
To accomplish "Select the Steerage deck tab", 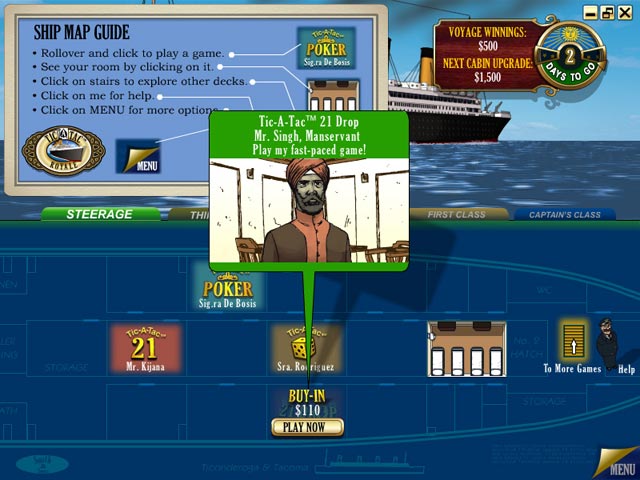I will click(x=100, y=214).
